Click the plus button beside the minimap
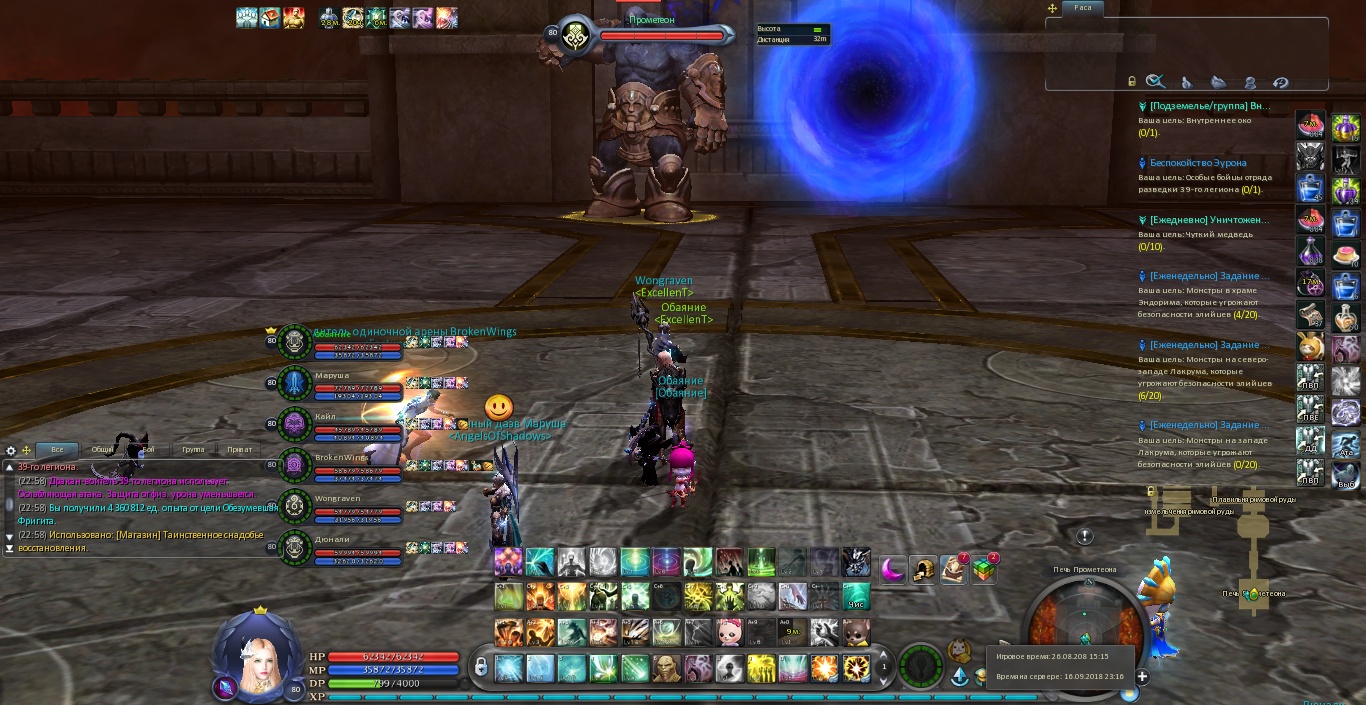The image size is (1366, 705). (1142, 677)
